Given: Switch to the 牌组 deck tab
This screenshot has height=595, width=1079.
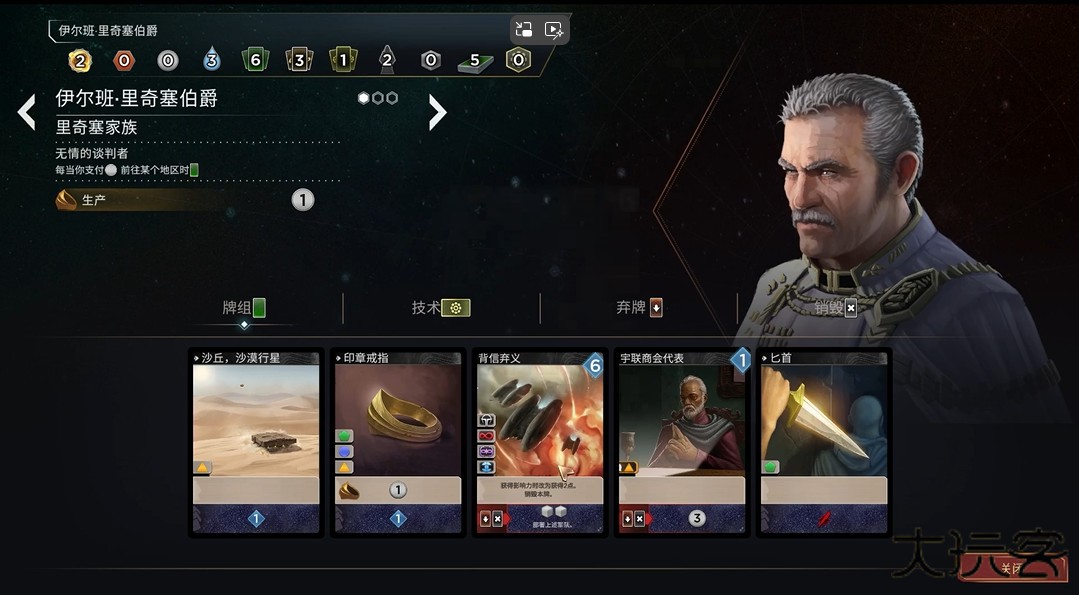Looking at the screenshot, I should [244, 308].
